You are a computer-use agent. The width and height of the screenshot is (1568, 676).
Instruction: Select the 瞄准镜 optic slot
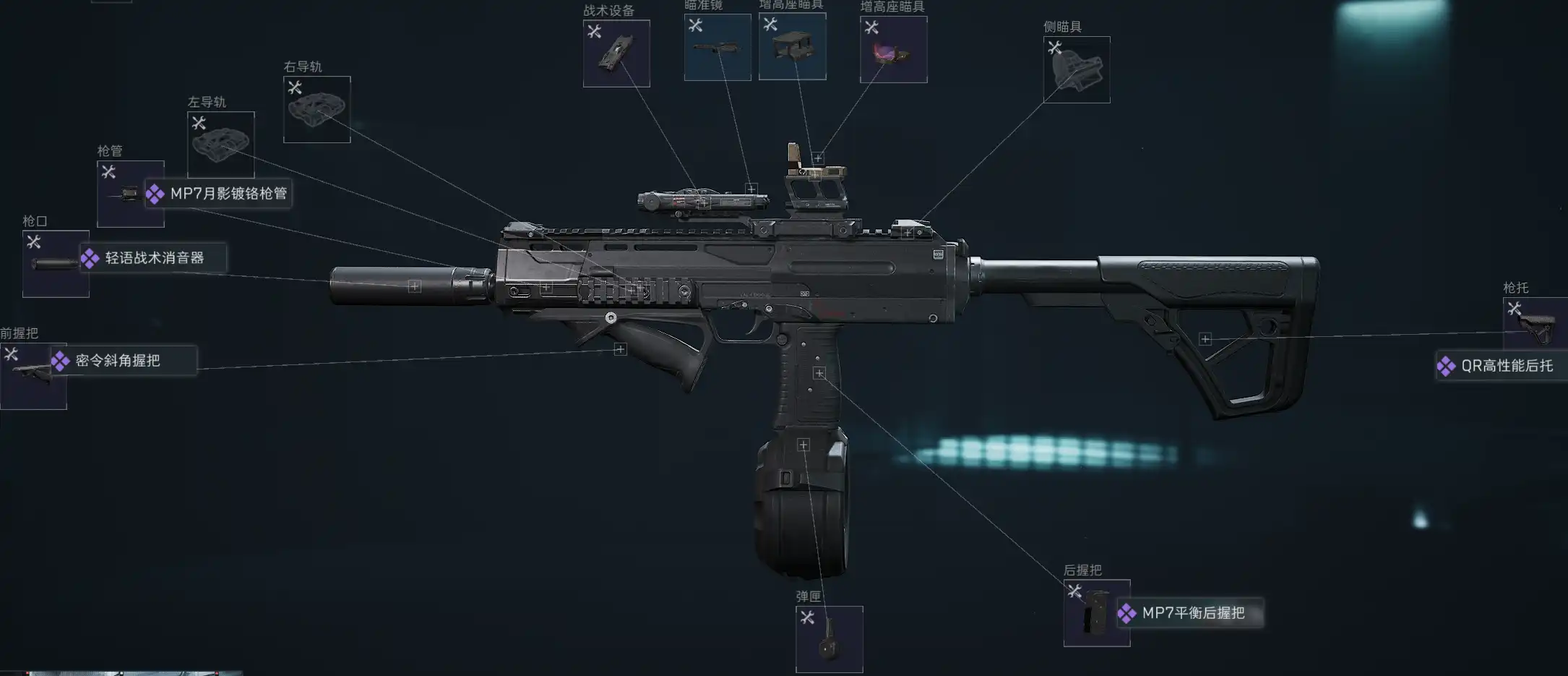coord(717,48)
